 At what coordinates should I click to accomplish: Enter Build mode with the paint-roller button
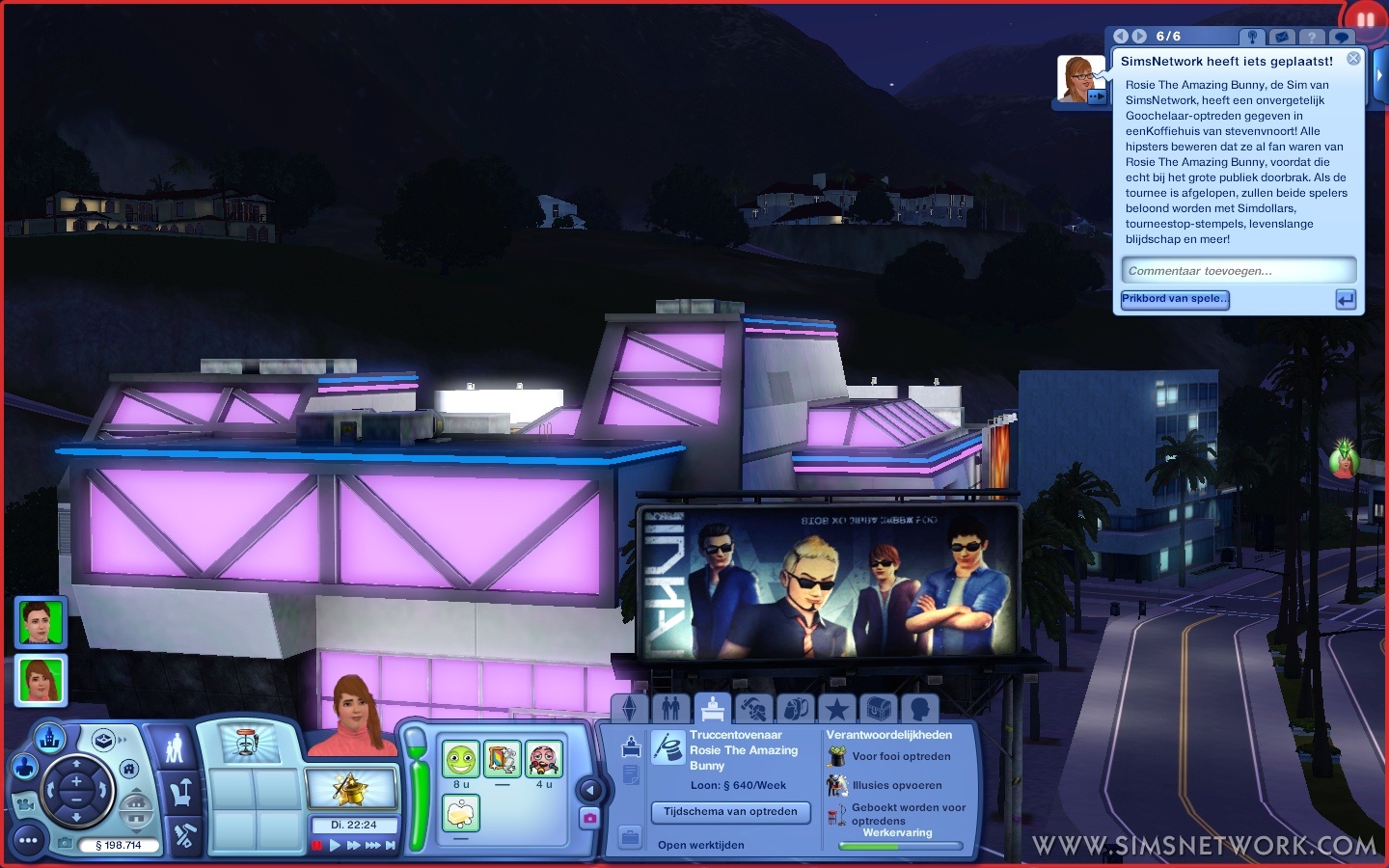tap(182, 835)
